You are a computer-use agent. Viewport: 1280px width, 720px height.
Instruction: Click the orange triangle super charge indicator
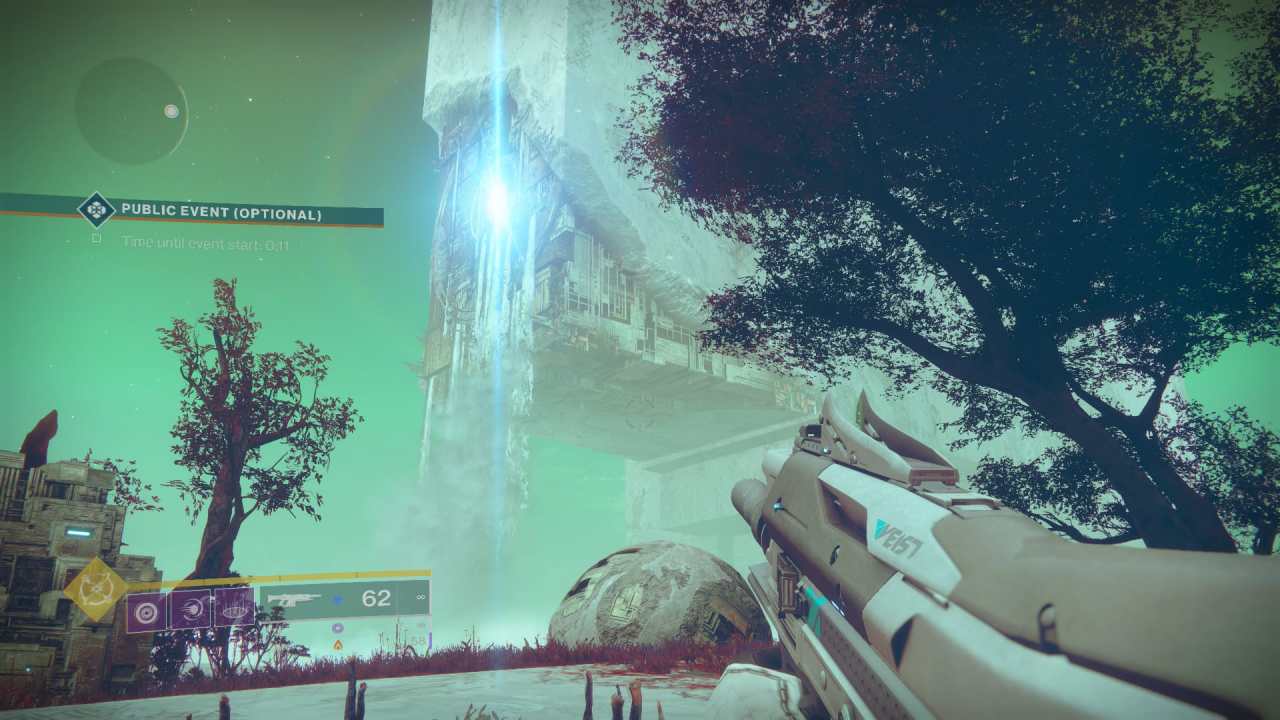[337, 643]
